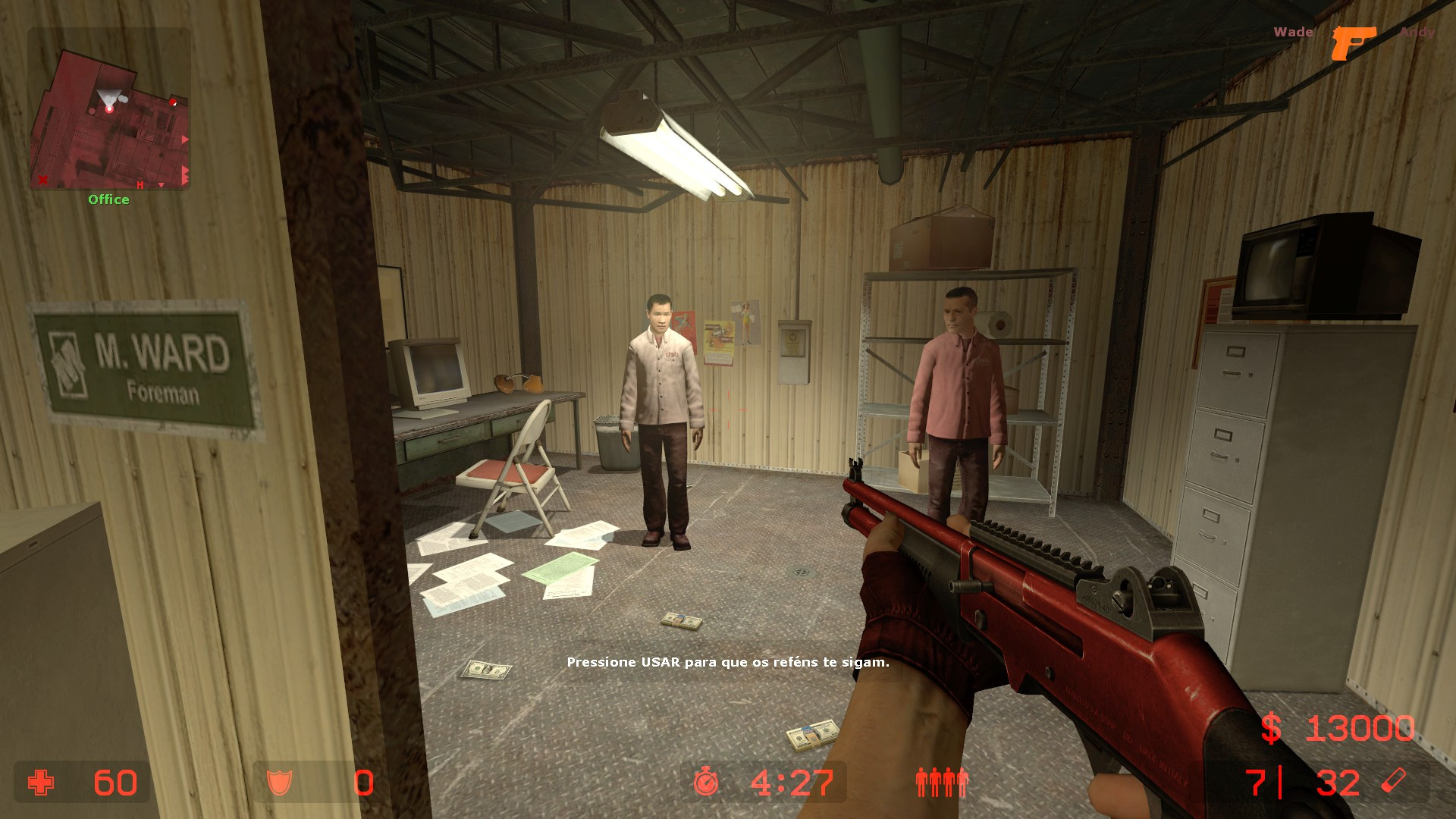Select the hostage counter icons
Screen dimensions: 1456x819
click(942, 783)
